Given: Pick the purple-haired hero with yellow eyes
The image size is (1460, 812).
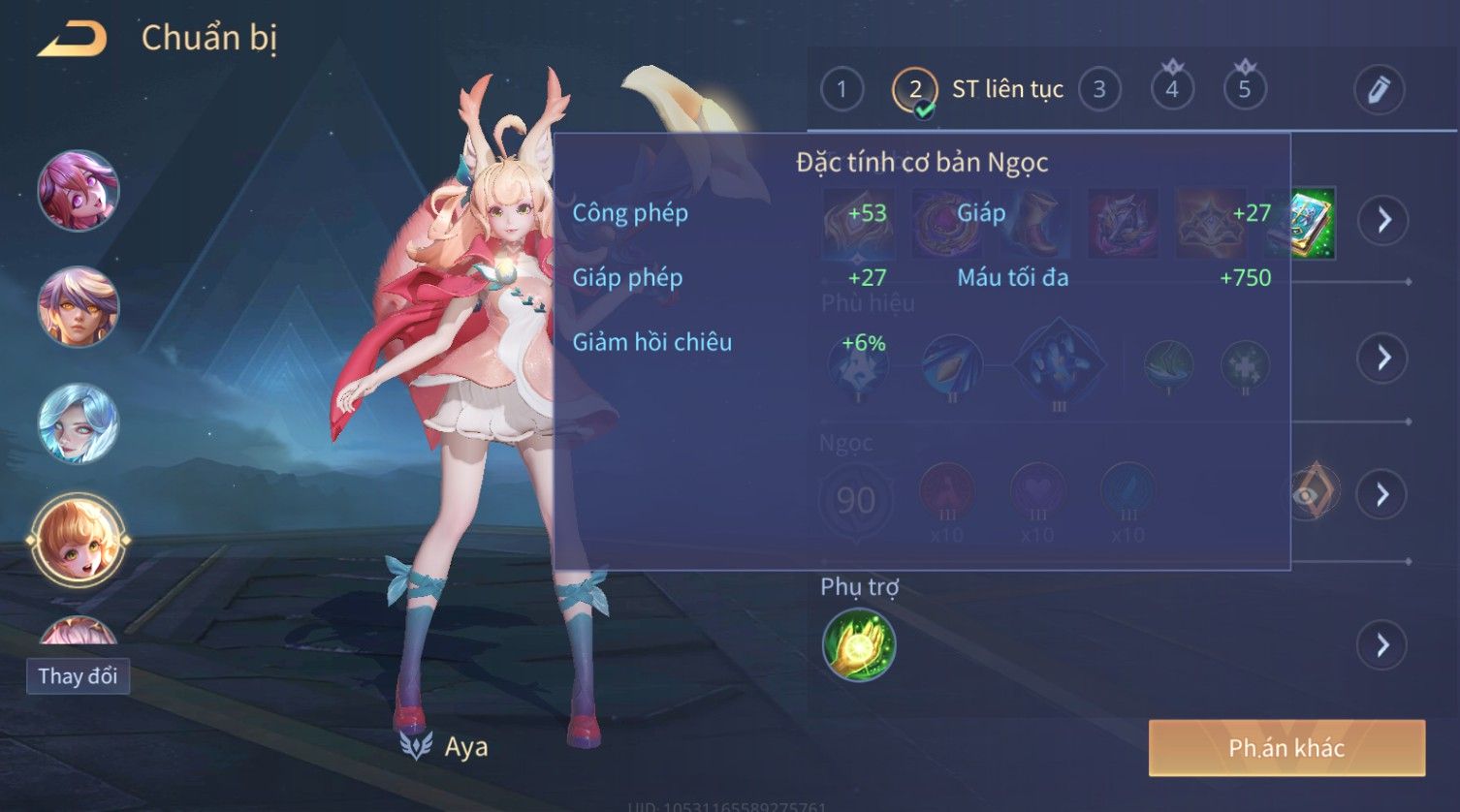Looking at the screenshot, I should [79, 306].
